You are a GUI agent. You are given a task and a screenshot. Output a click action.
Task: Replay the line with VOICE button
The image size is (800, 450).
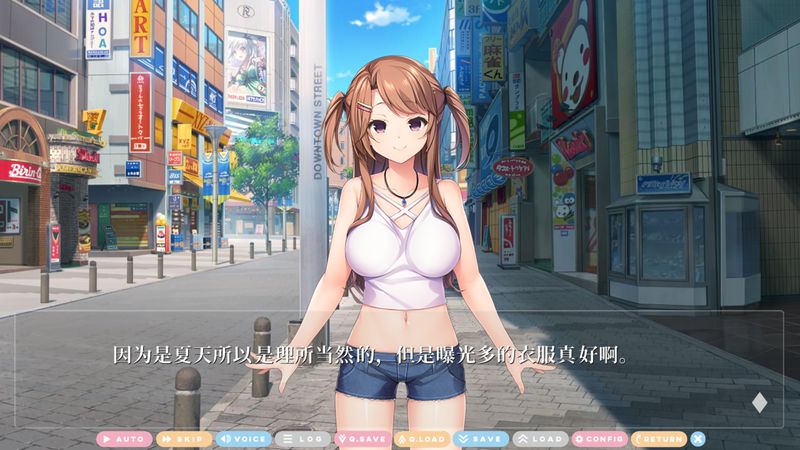pyautogui.click(x=243, y=438)
